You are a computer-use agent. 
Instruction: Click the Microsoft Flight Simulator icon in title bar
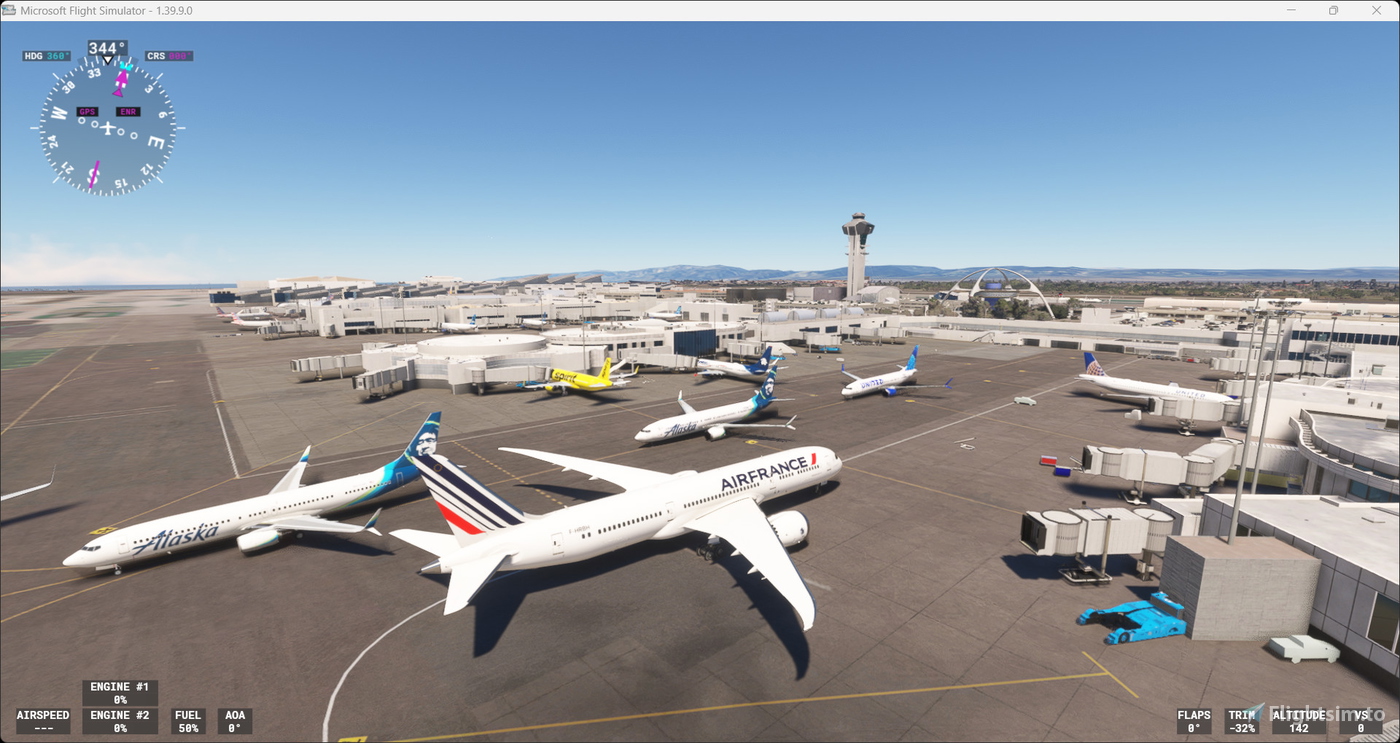tap(10, 10)
